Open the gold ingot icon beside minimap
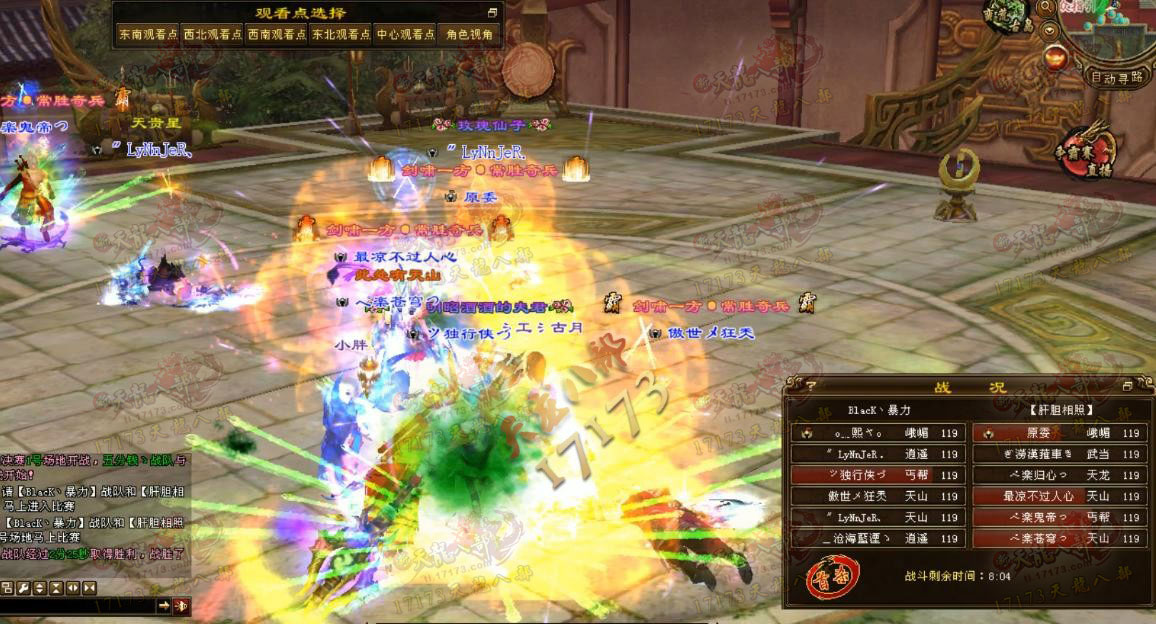The width and height of the screenshot is (1156, 624). (1053, 58)
